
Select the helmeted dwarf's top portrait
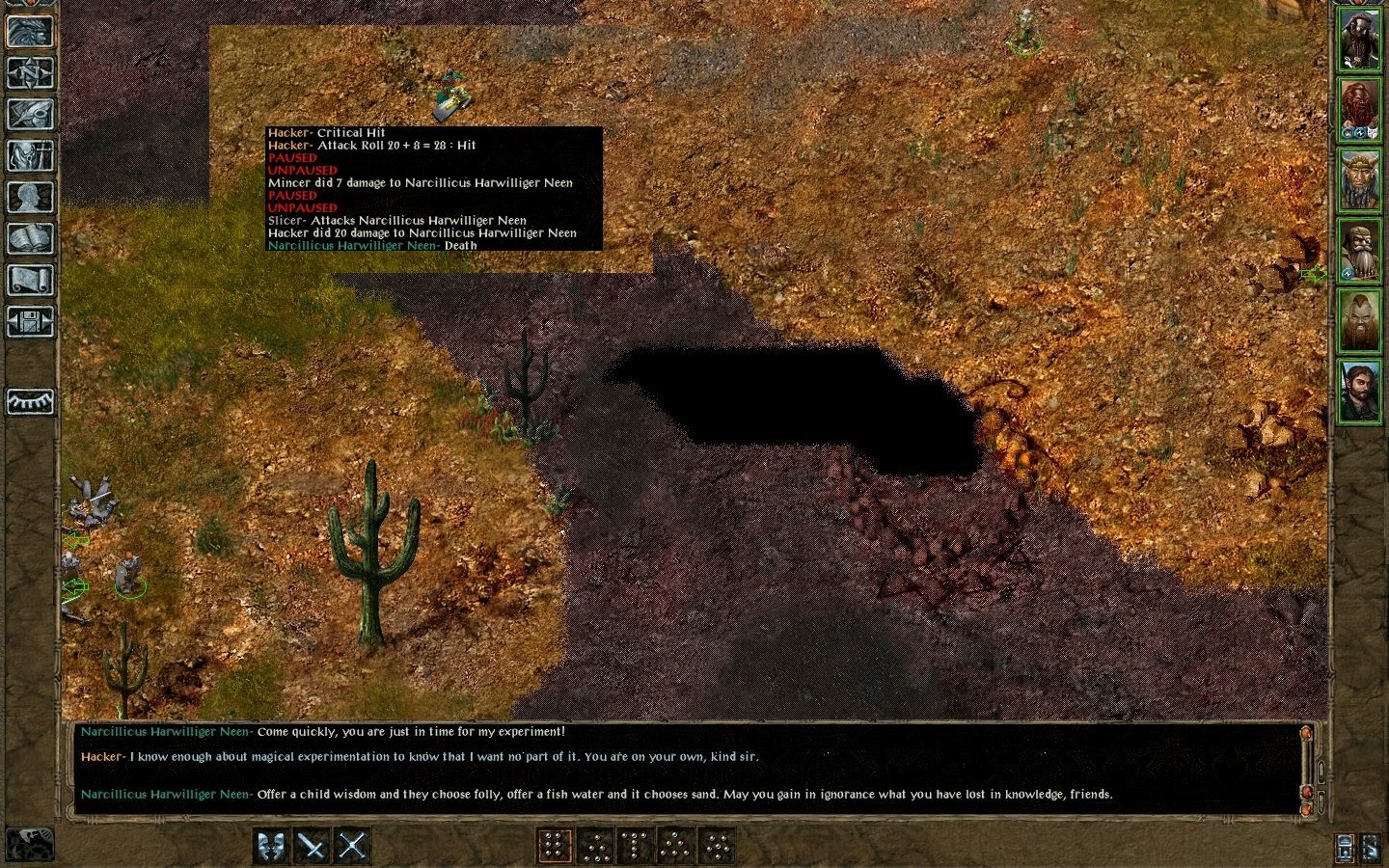[x=1359, y=41]
